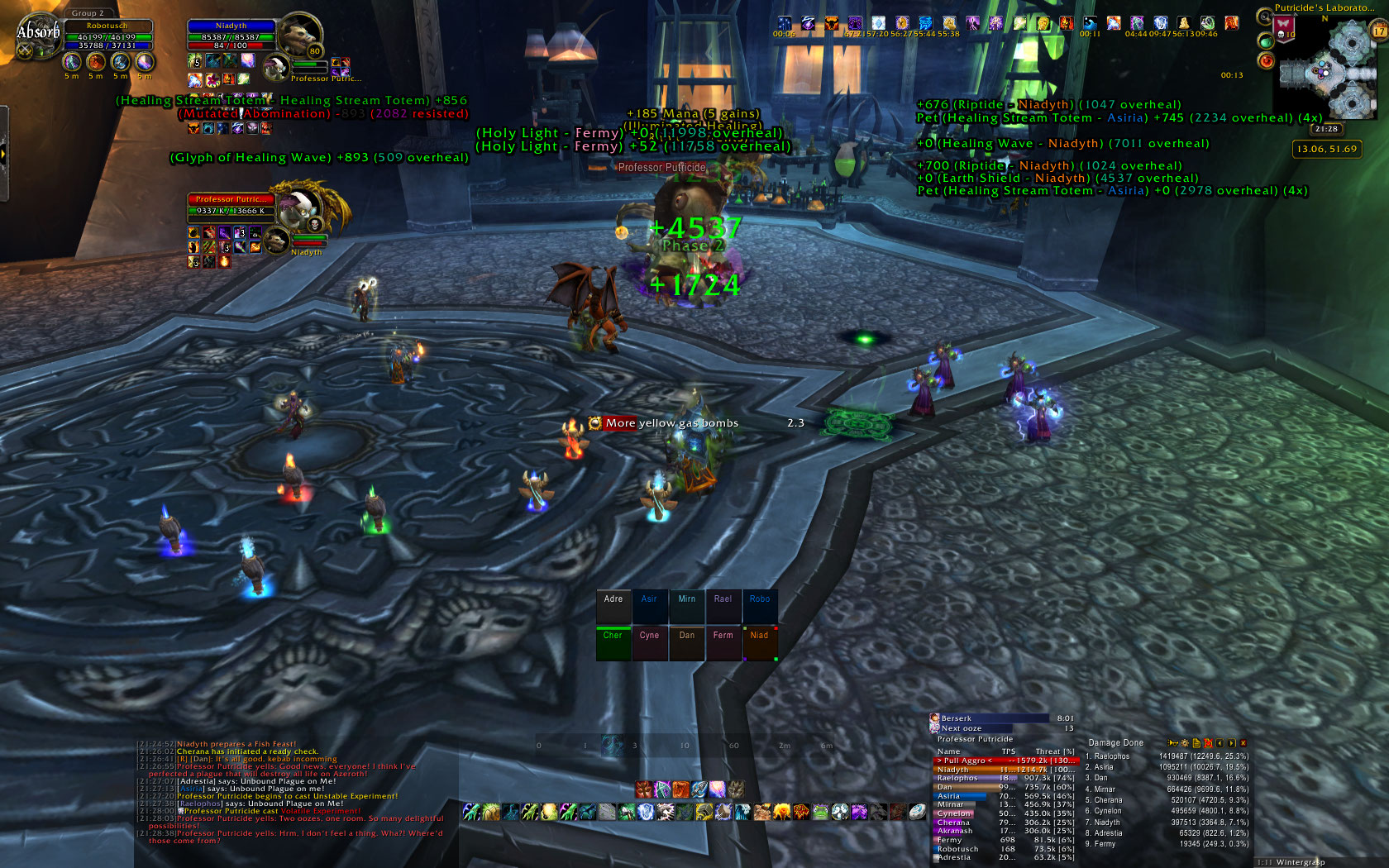Click Niadyth's bar in the threat meter
Screen dimensions: 1389x868
tap(1005, 770)
